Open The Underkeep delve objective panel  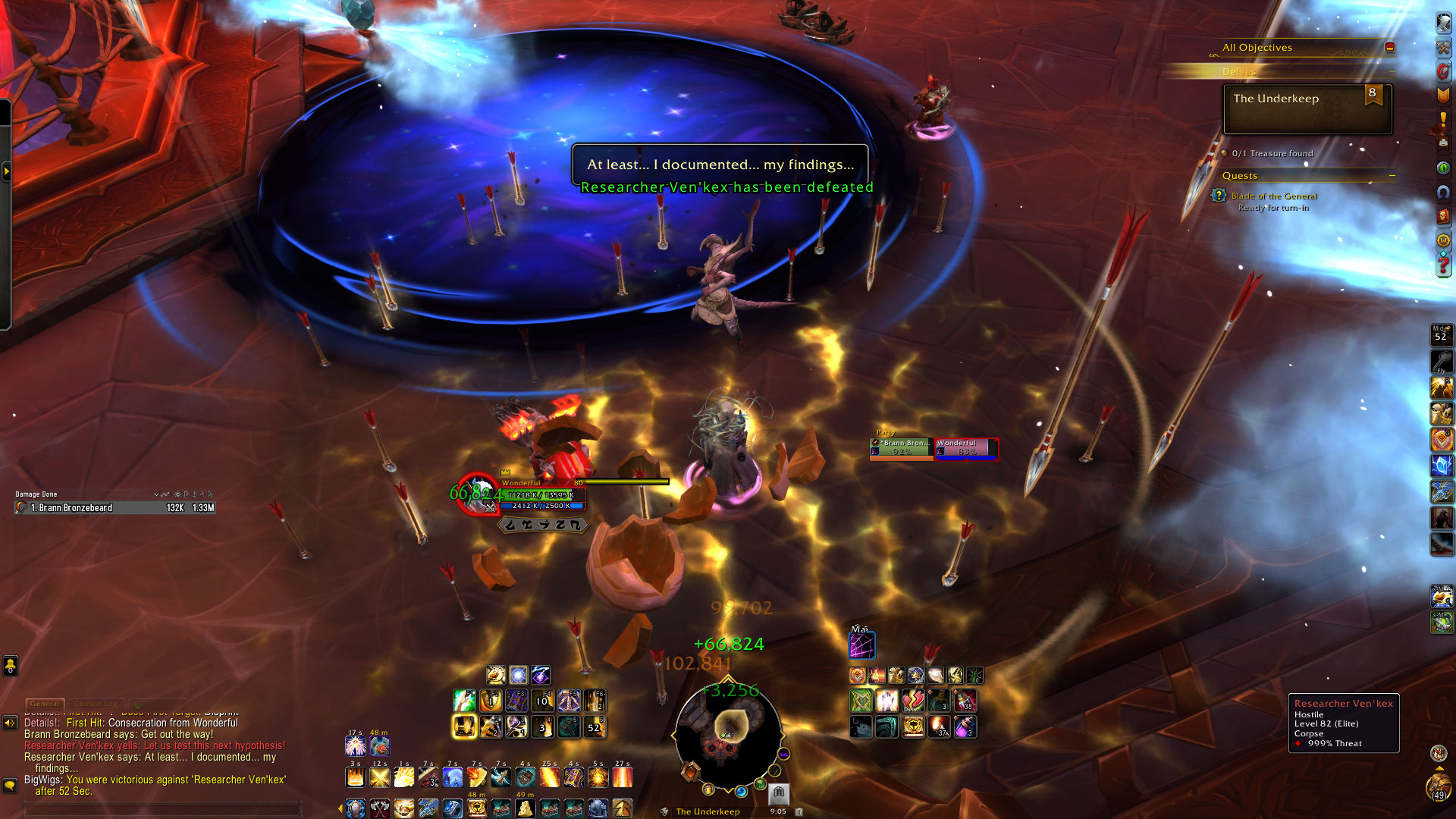pos(1307,108)
